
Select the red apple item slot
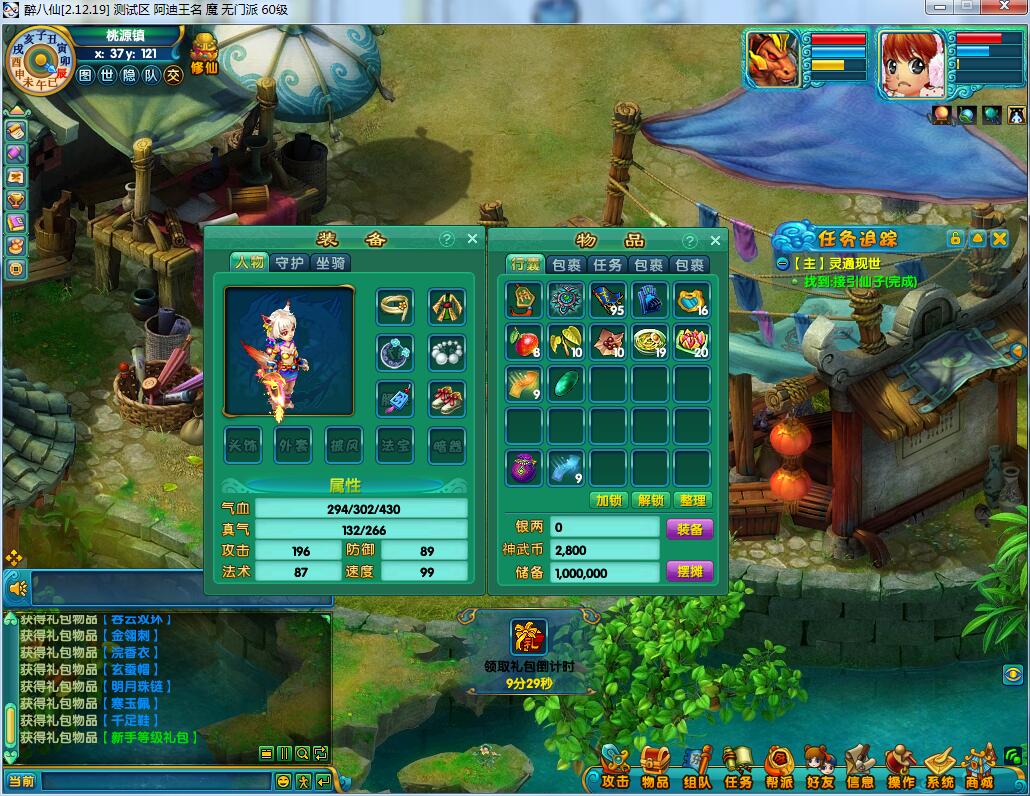(523, 342)
